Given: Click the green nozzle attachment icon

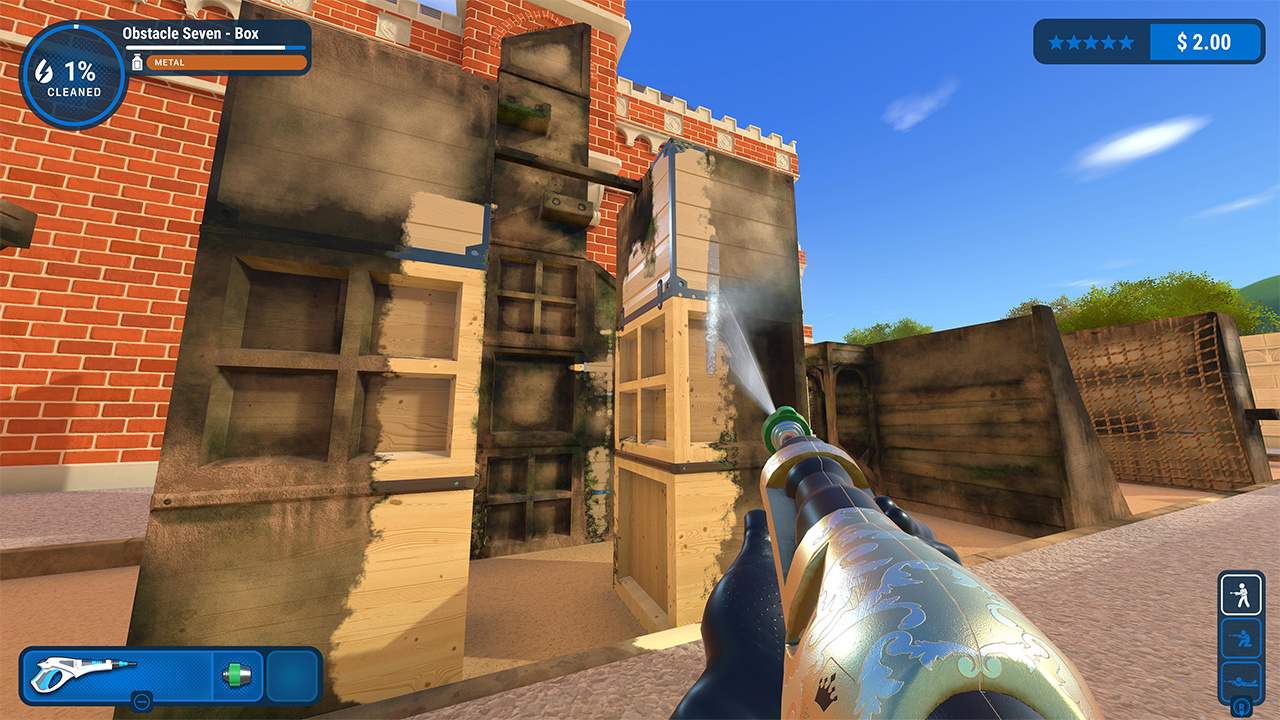Looking at the screenshot, I should [x=237, y=674].
